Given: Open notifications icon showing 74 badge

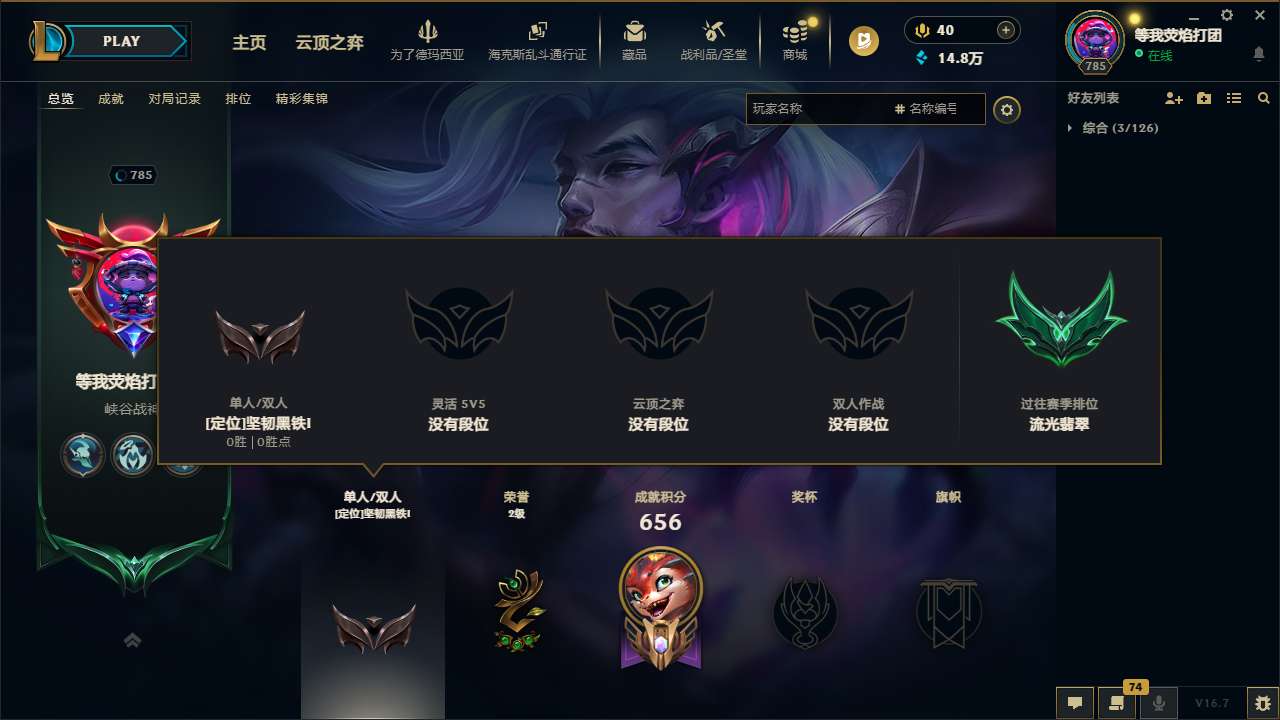Looking at the screenshot, I should tap(1117, 703).
